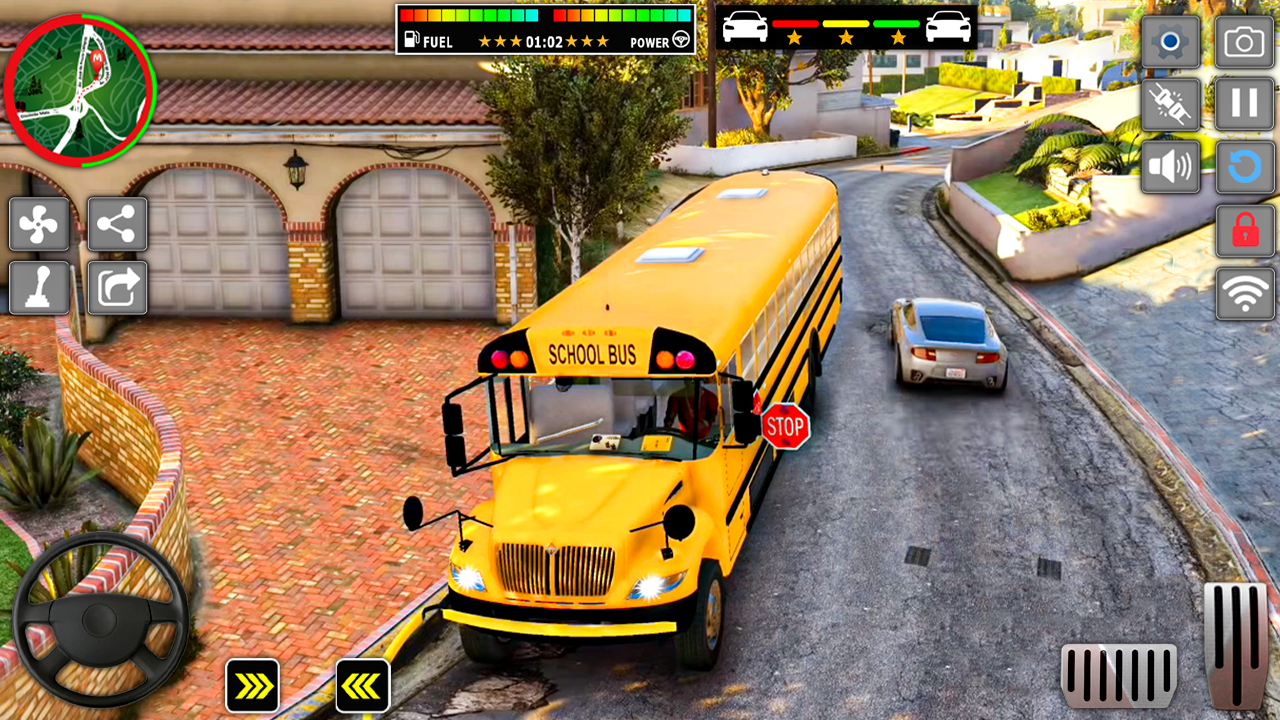This screenshot has height=720, width=1280.
Task: Tap the exit arrow icon below share
Action: (x=117, y=287)
